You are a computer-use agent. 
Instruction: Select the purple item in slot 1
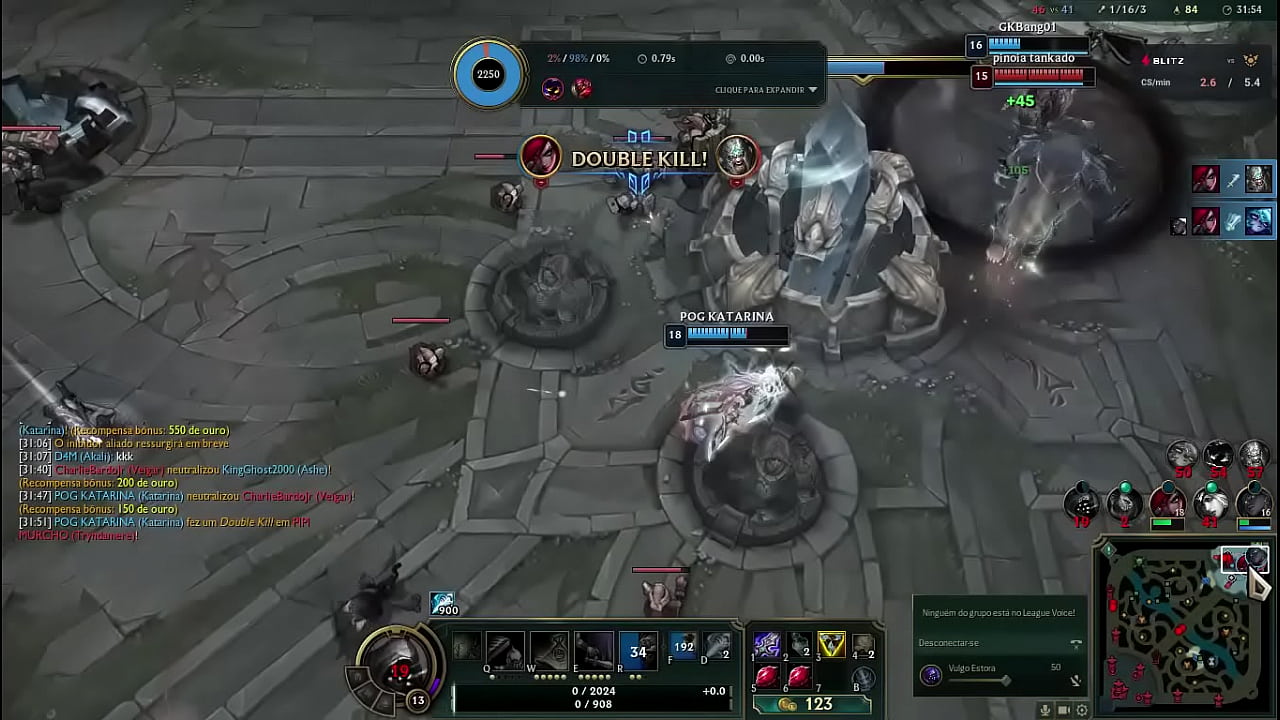coord(767,645)
